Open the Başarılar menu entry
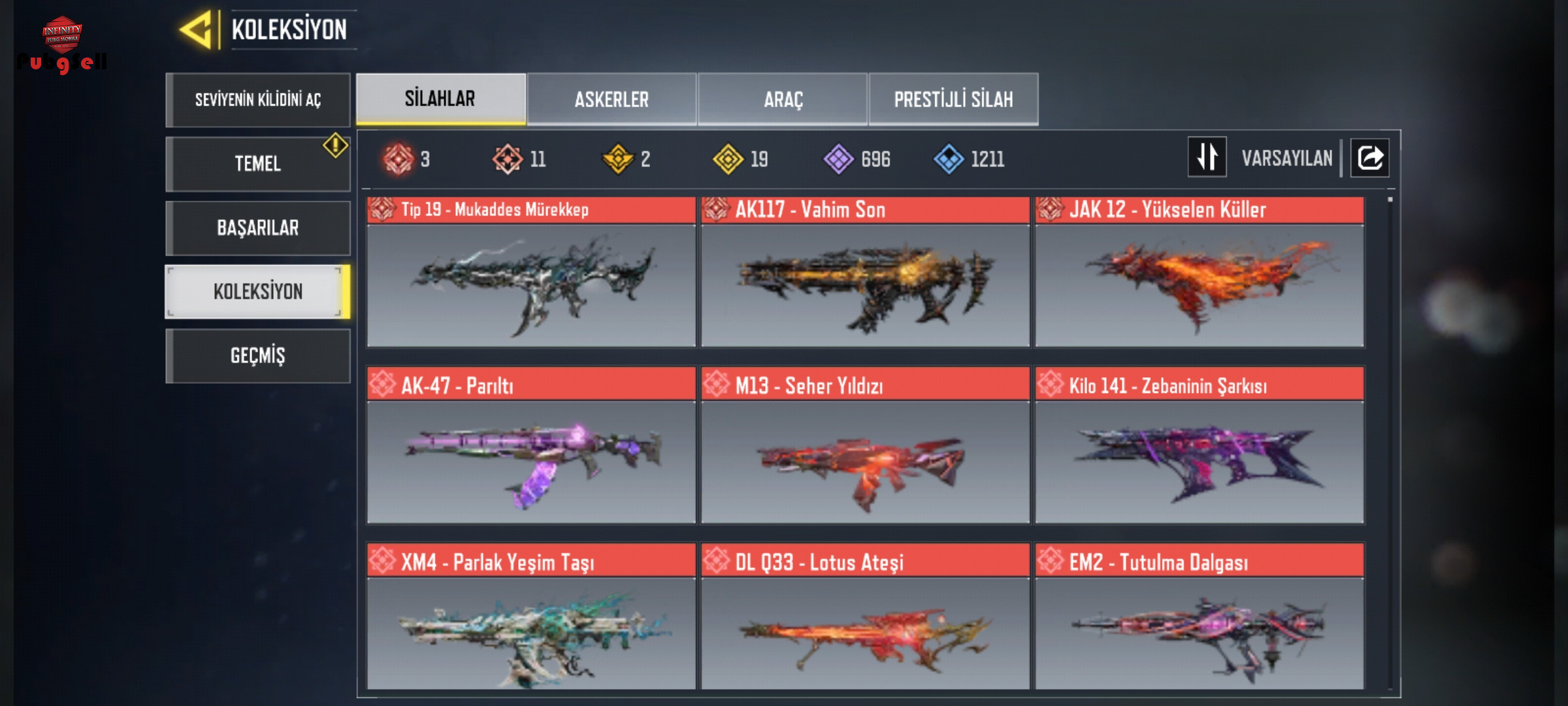Viewport: 1568px width, 706px height. click(x=258, y=227)
